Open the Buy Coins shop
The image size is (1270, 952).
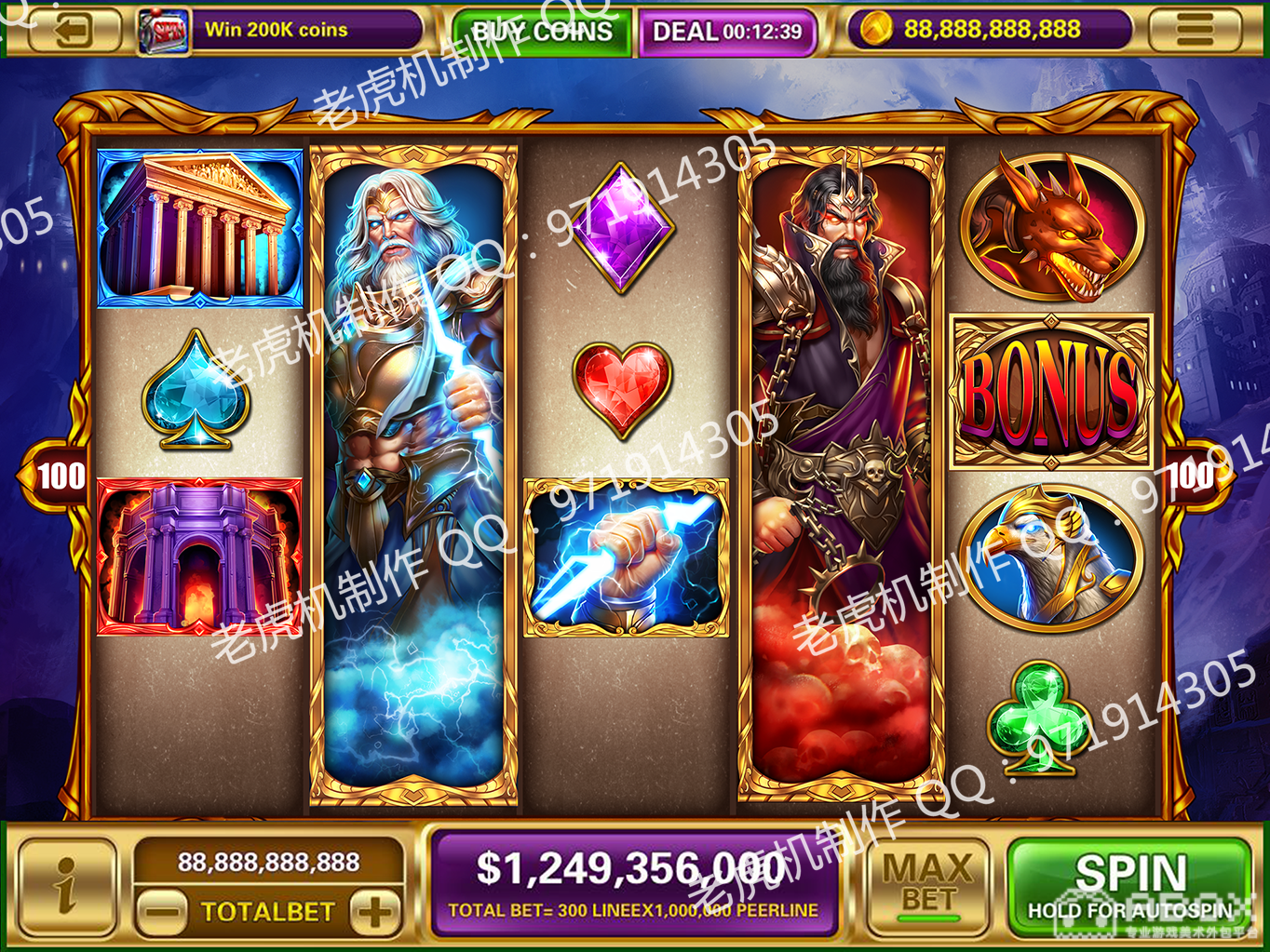coord(541,32)
